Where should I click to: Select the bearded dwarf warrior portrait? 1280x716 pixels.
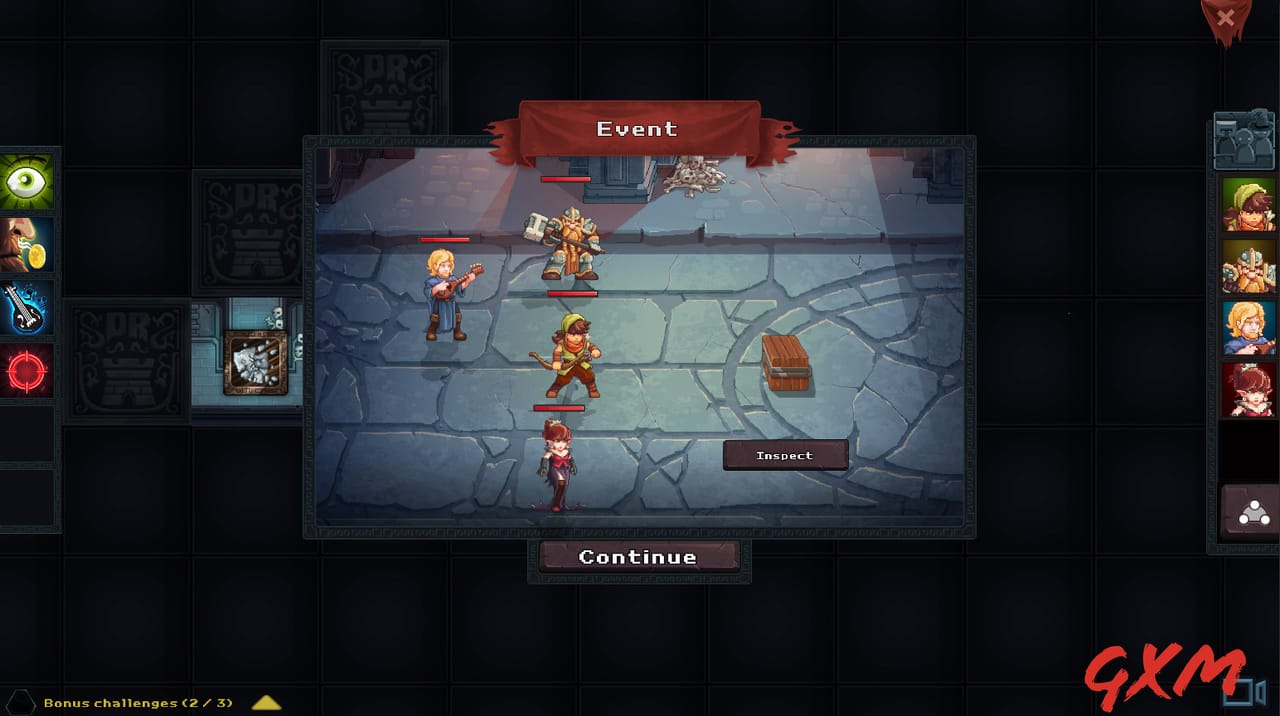pos(1248,267)
